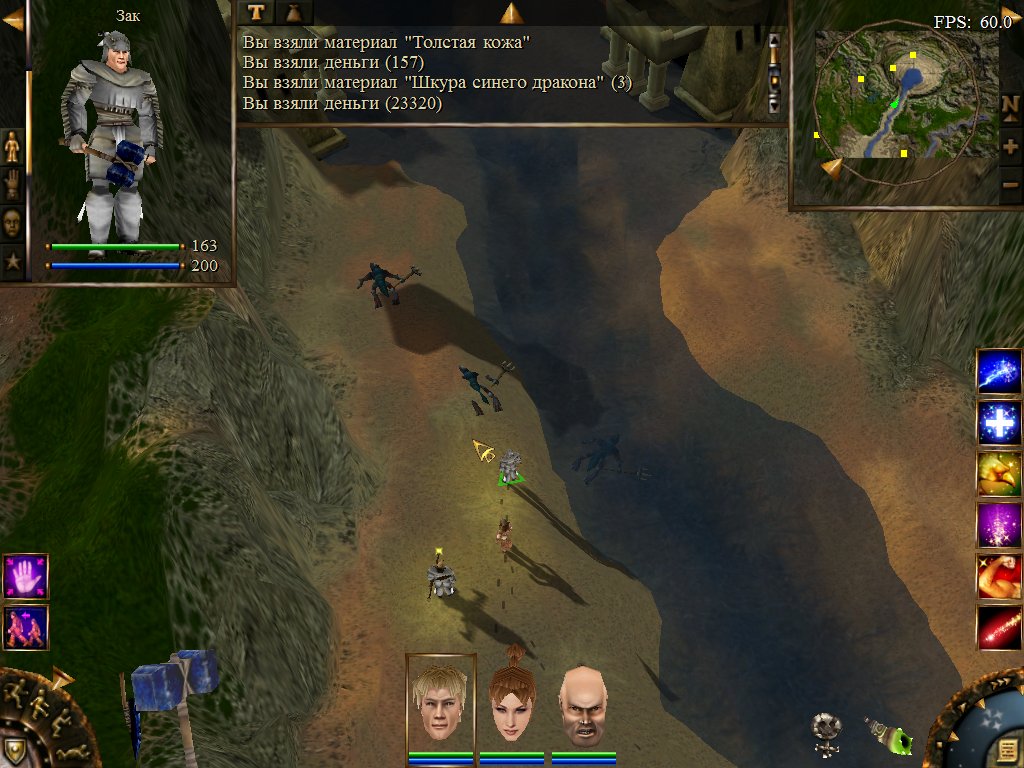Cast the purple sparkle spell

point(998,525)
